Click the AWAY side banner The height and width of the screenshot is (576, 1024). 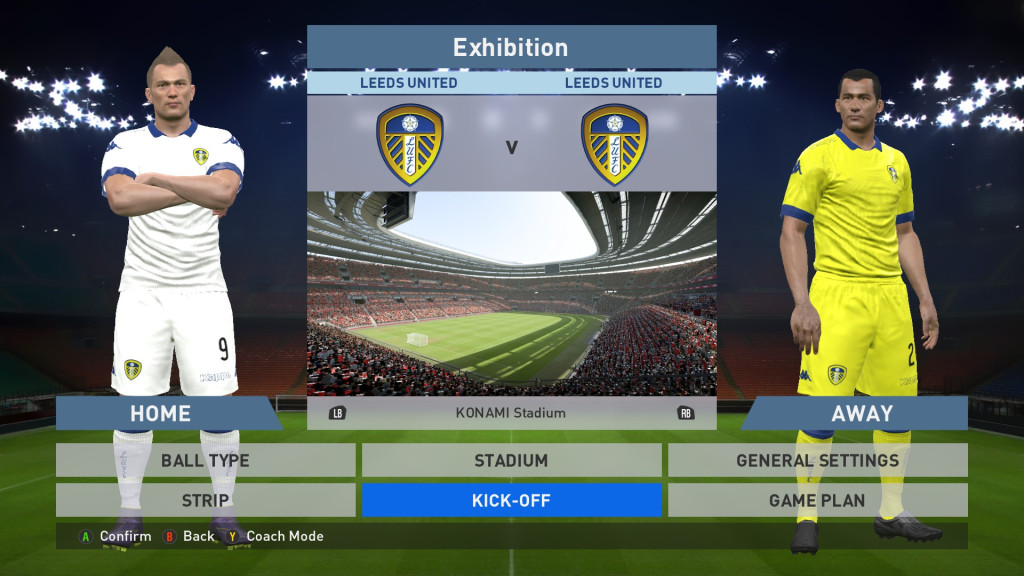point(860,413)
